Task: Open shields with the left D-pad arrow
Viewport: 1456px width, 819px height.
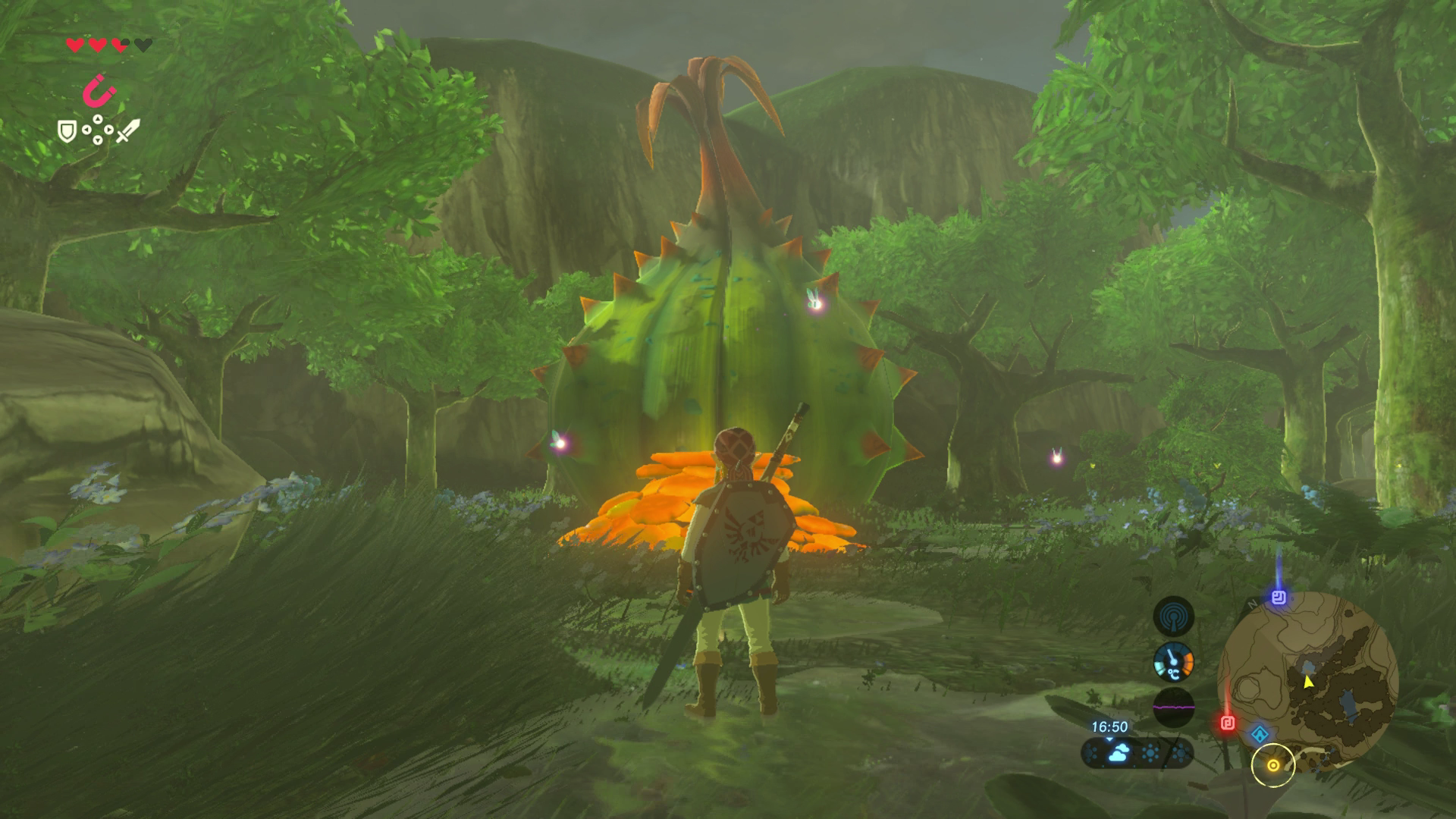Action: tap(86, 130)
